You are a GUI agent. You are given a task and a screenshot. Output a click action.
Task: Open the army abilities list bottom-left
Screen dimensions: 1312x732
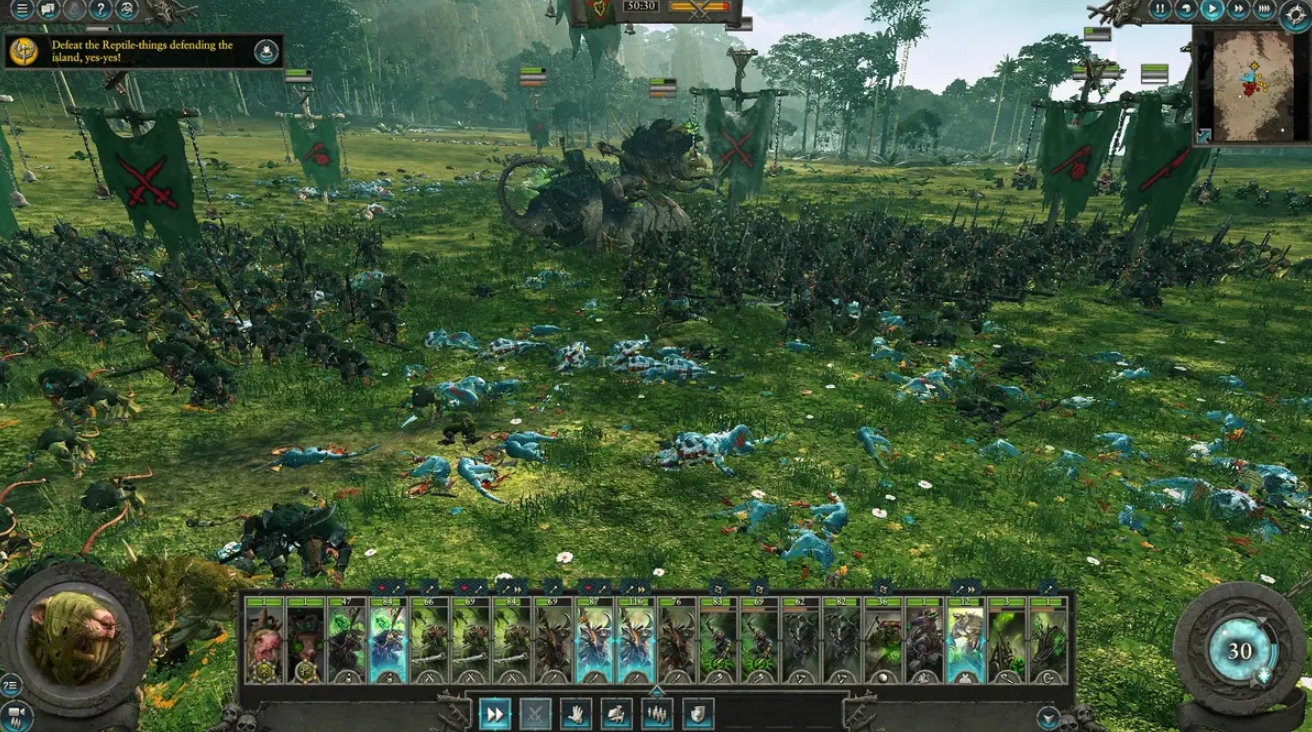(10, 686)
